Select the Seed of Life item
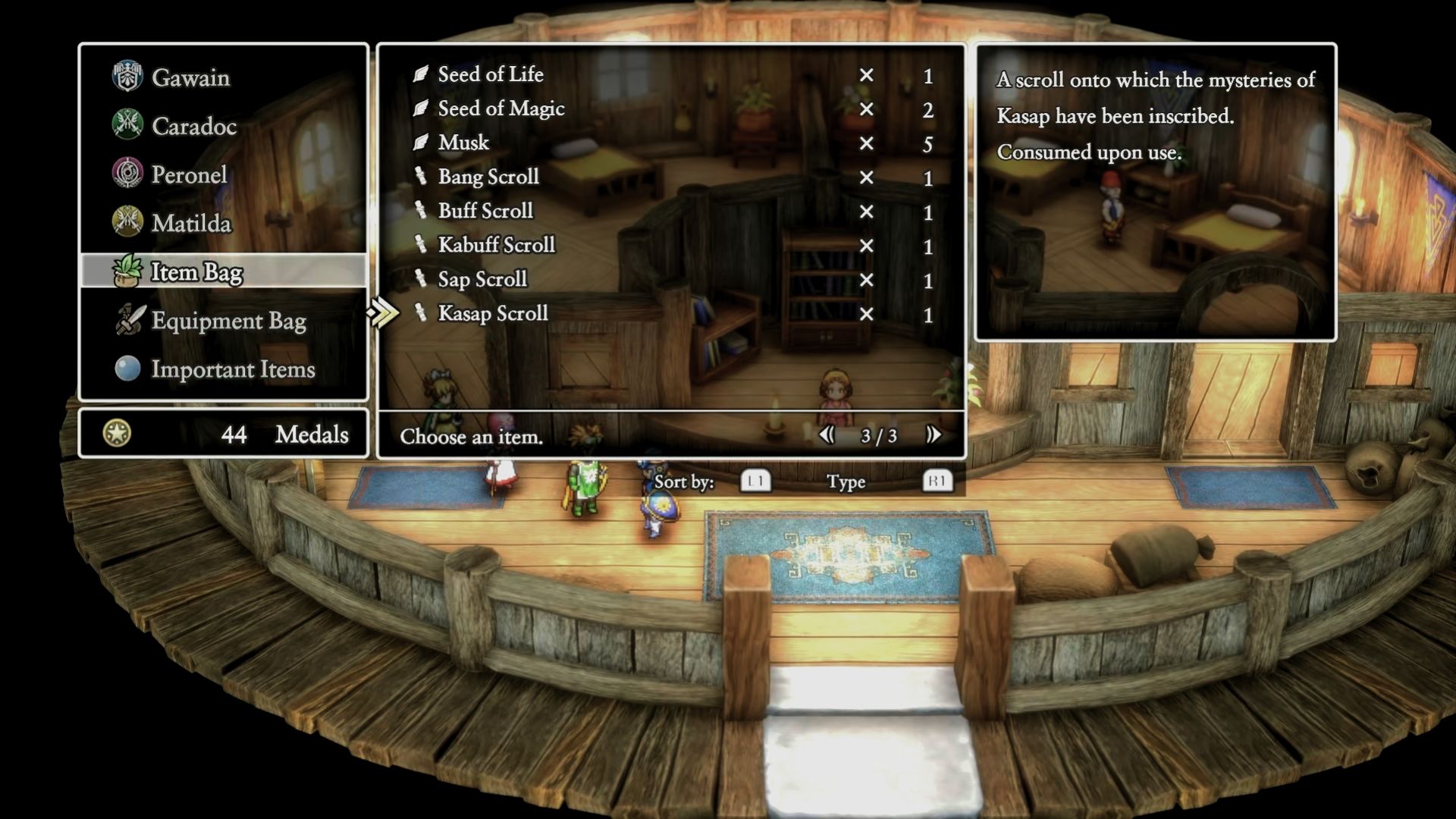This screenshot has height=819, width=1456. pyautogui.click(x=491, y=74)
